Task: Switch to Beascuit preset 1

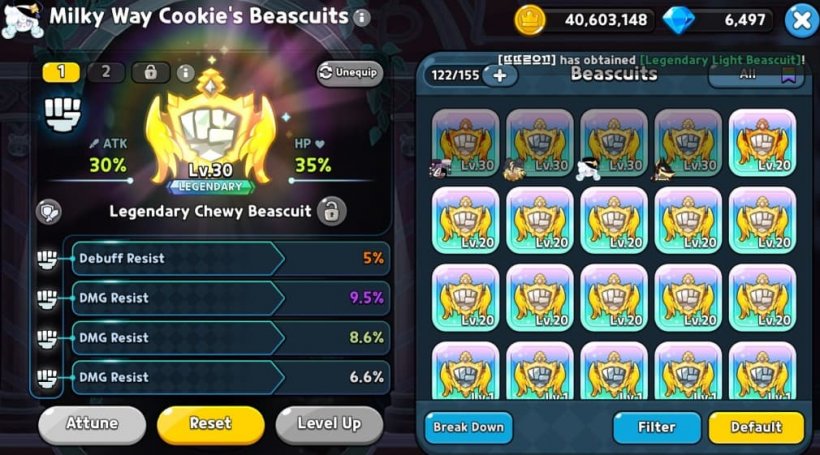Action: pos(62,72)
